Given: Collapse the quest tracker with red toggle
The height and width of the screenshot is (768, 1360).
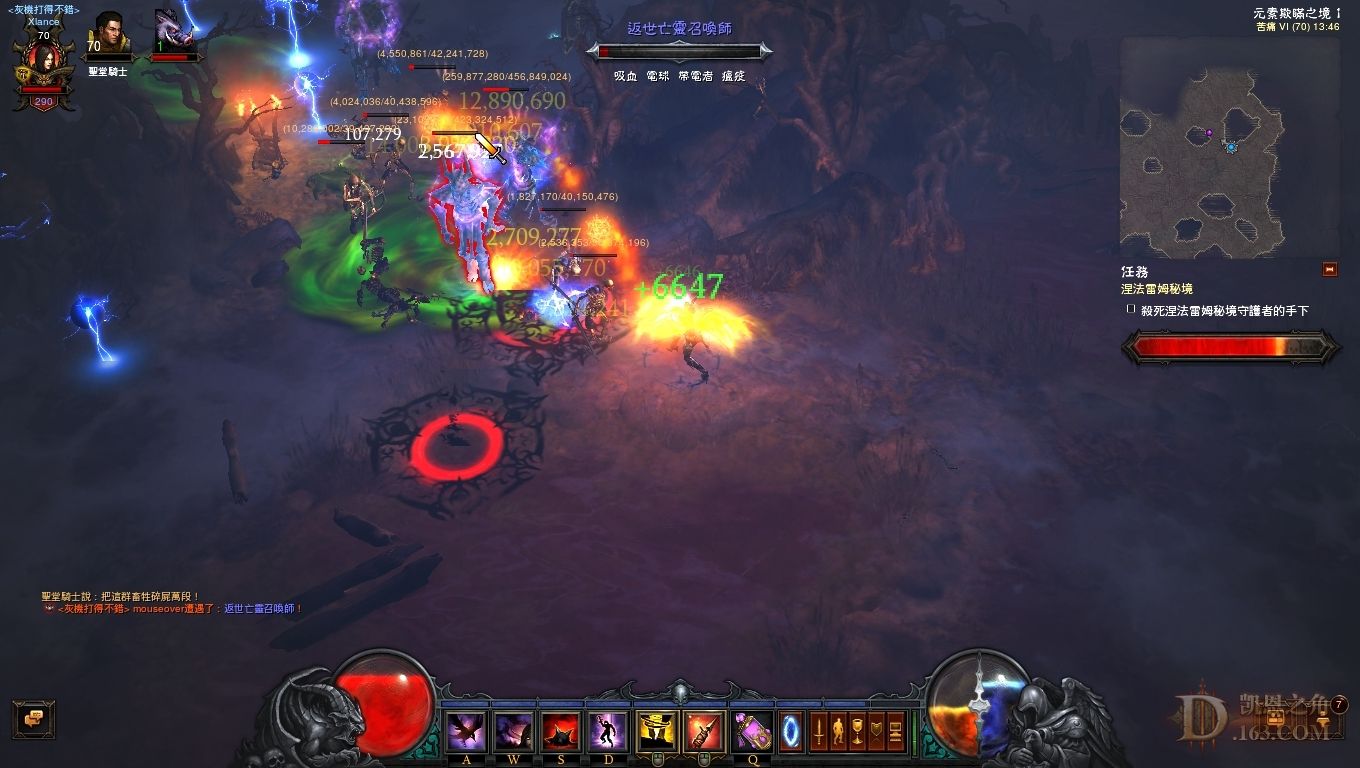Looking at the screenshot, I should (1329, 269).
